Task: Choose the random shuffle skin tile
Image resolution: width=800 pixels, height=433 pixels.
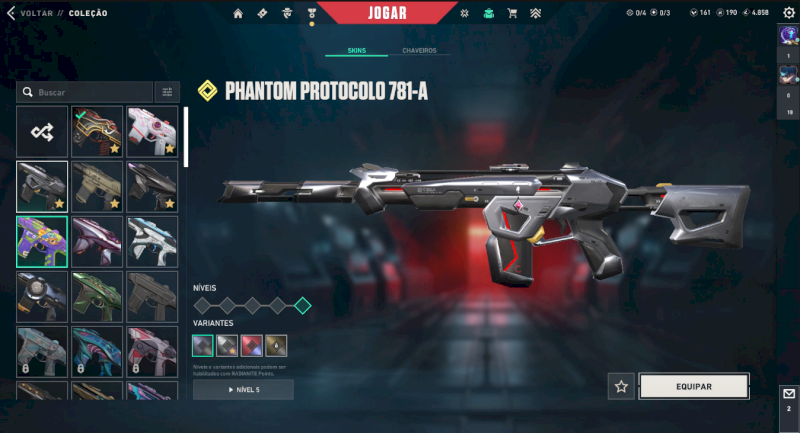Action: [x=42, y=131]
